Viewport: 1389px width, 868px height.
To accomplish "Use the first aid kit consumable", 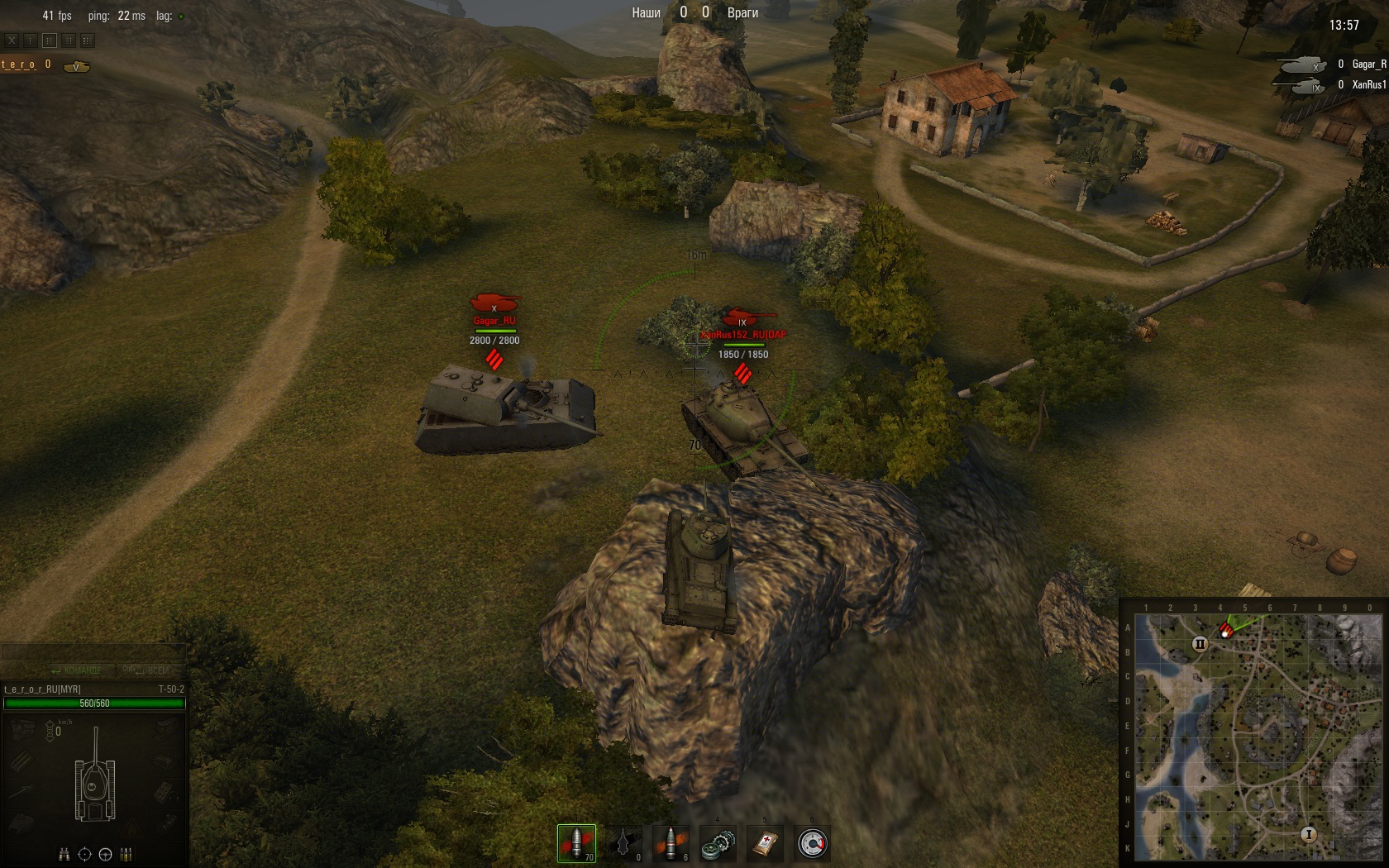I will pyautogui.click(x=765, y=844).
